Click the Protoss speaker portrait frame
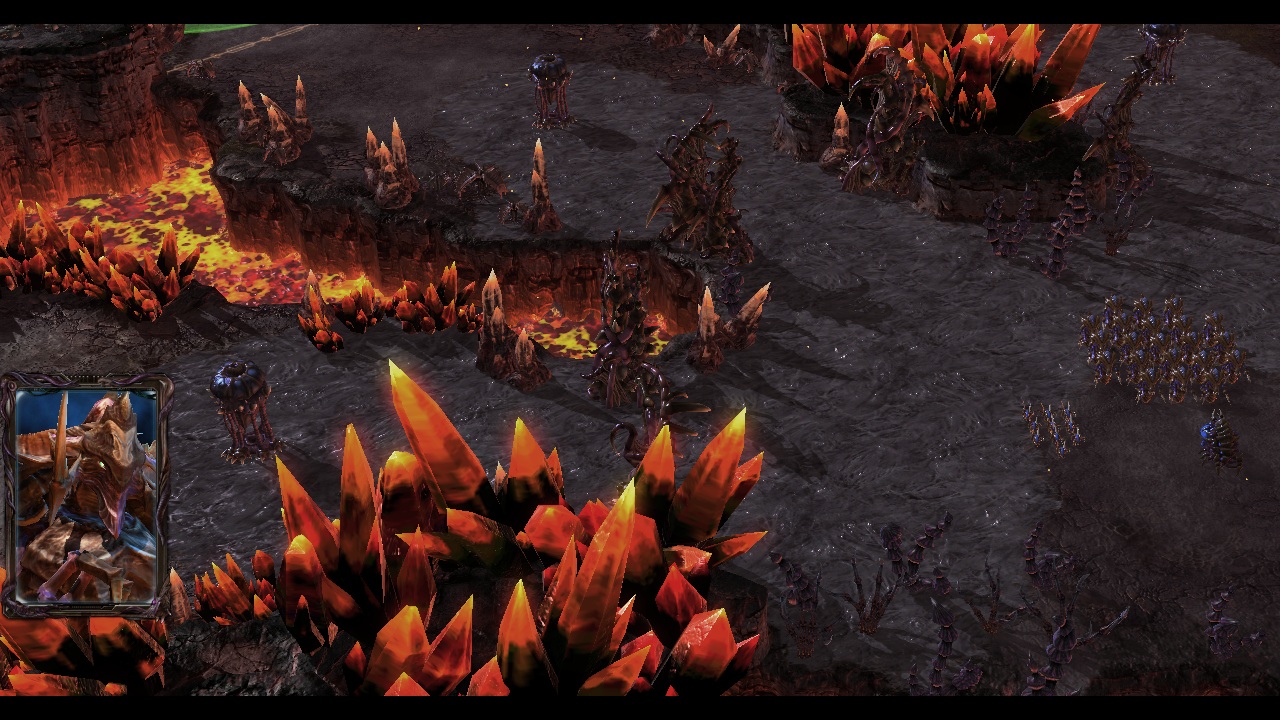 87,495
